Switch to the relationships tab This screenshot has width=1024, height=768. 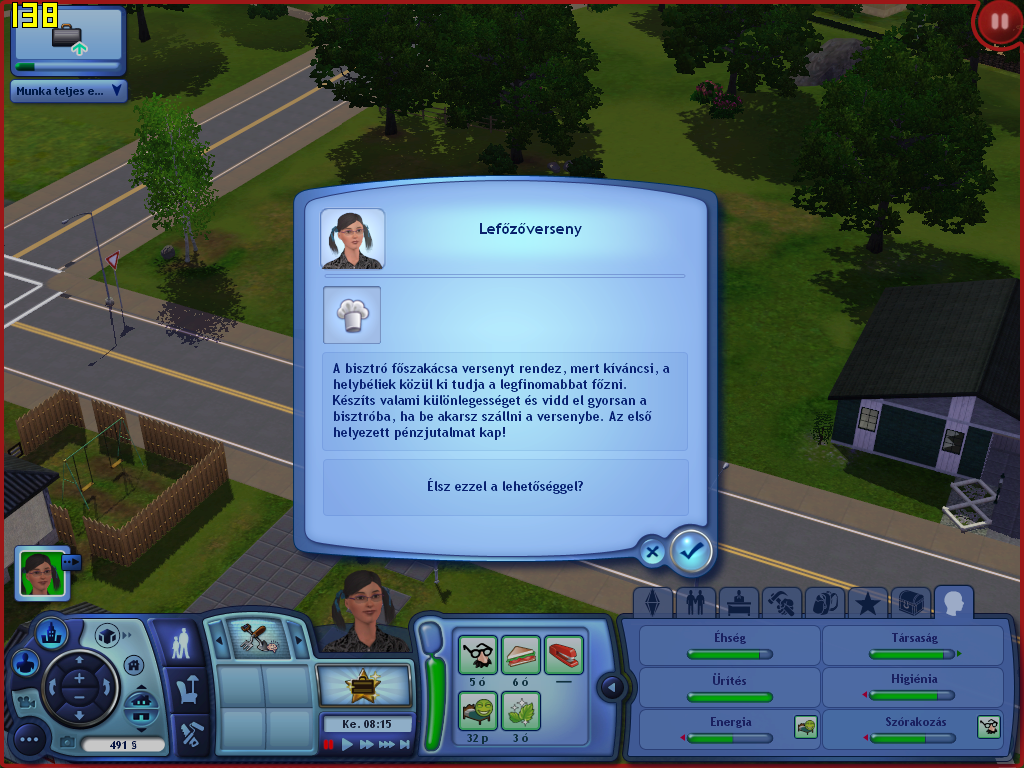(x=695, y=603)
